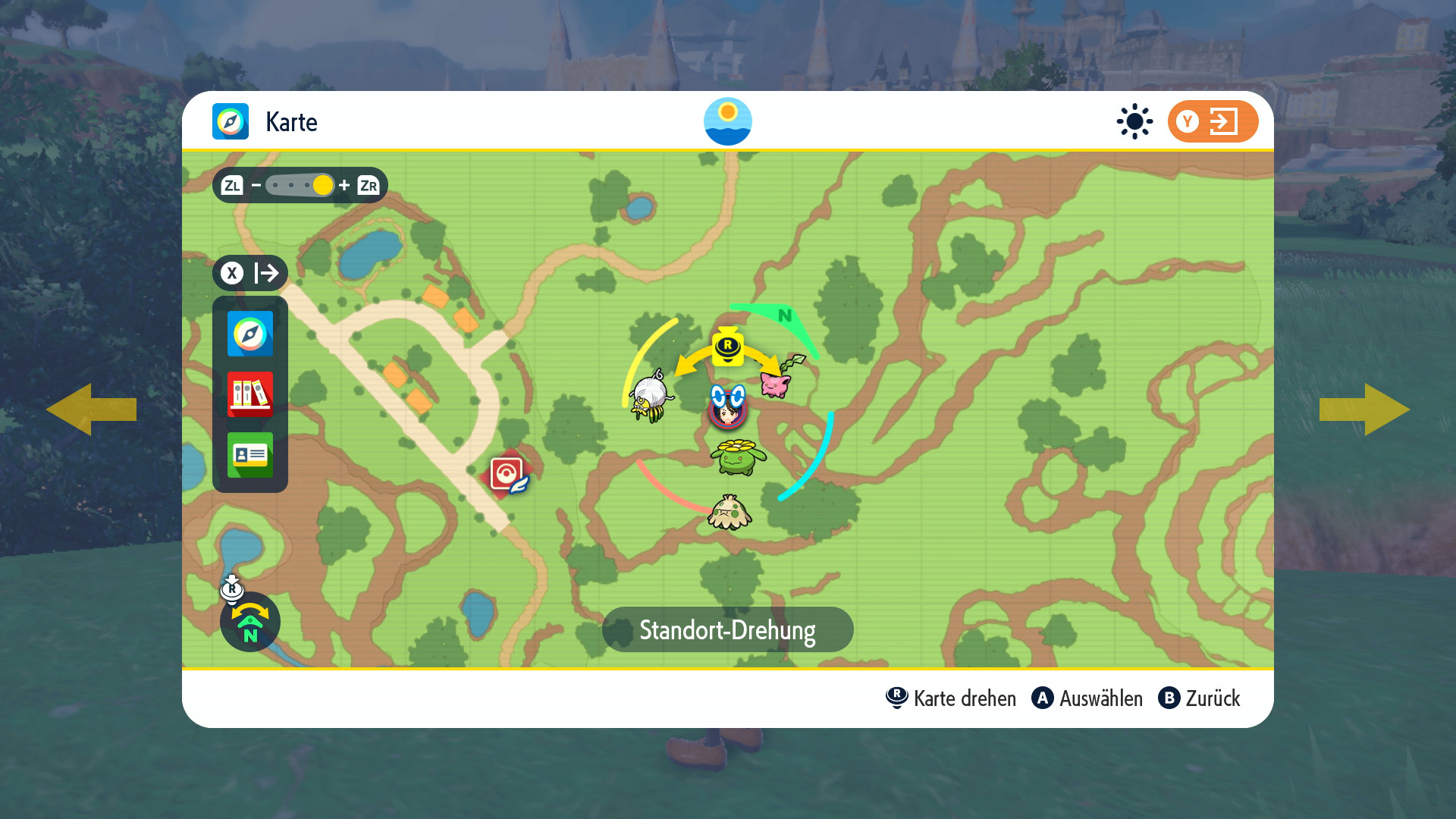Click the Standort-Drehung label
Screen dimensions: 1456x819
pos(727,629)
